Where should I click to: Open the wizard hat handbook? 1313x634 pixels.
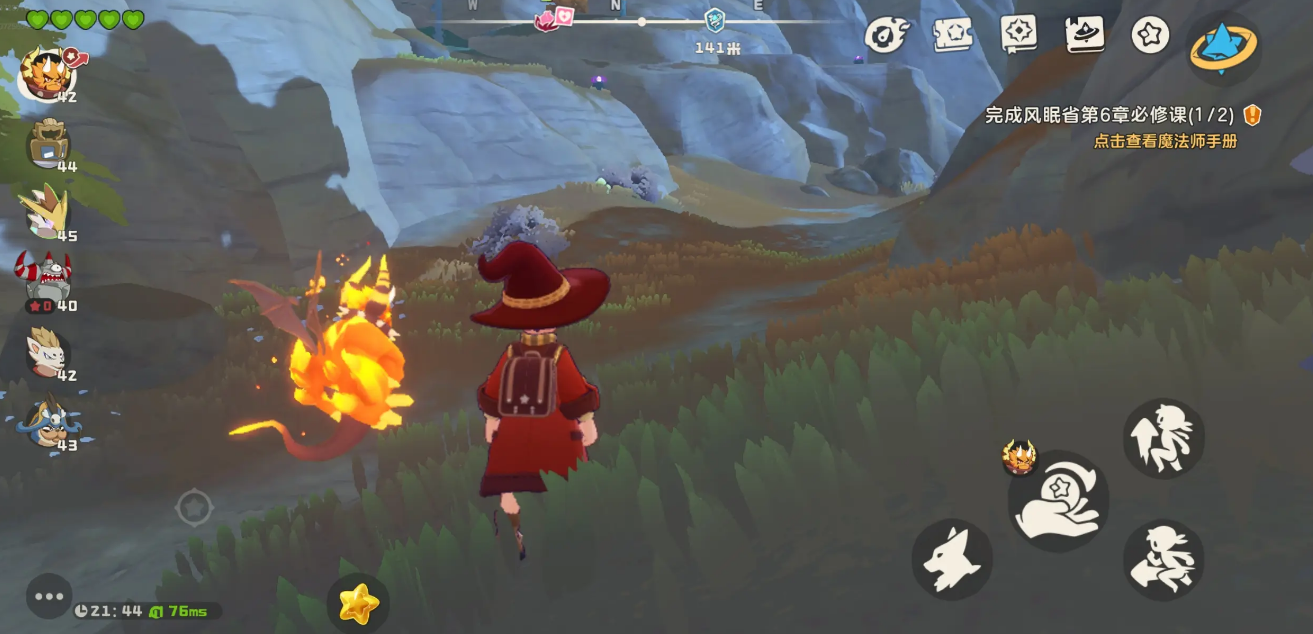[1084, 34]
